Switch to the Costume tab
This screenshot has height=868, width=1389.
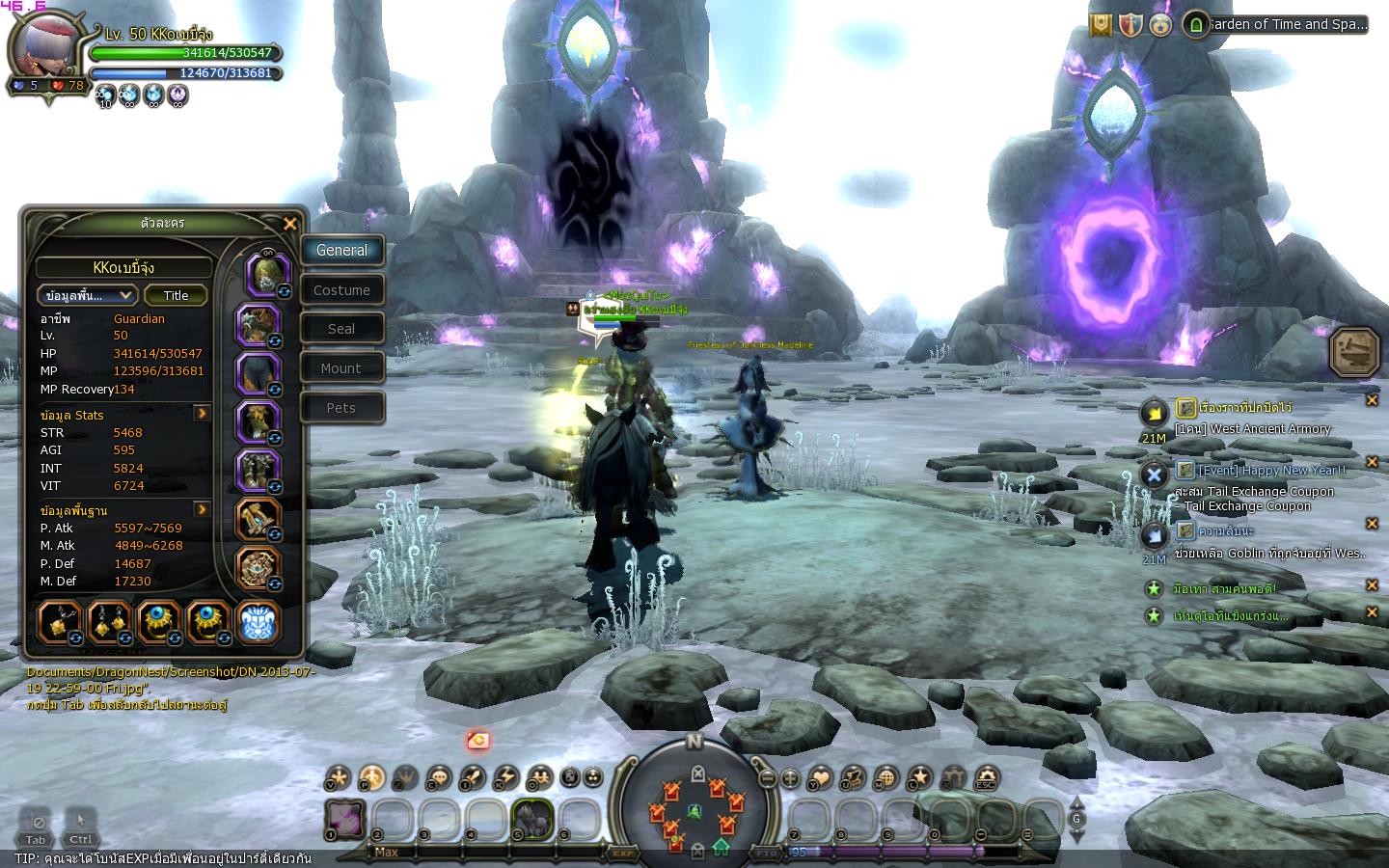point(341,290)
